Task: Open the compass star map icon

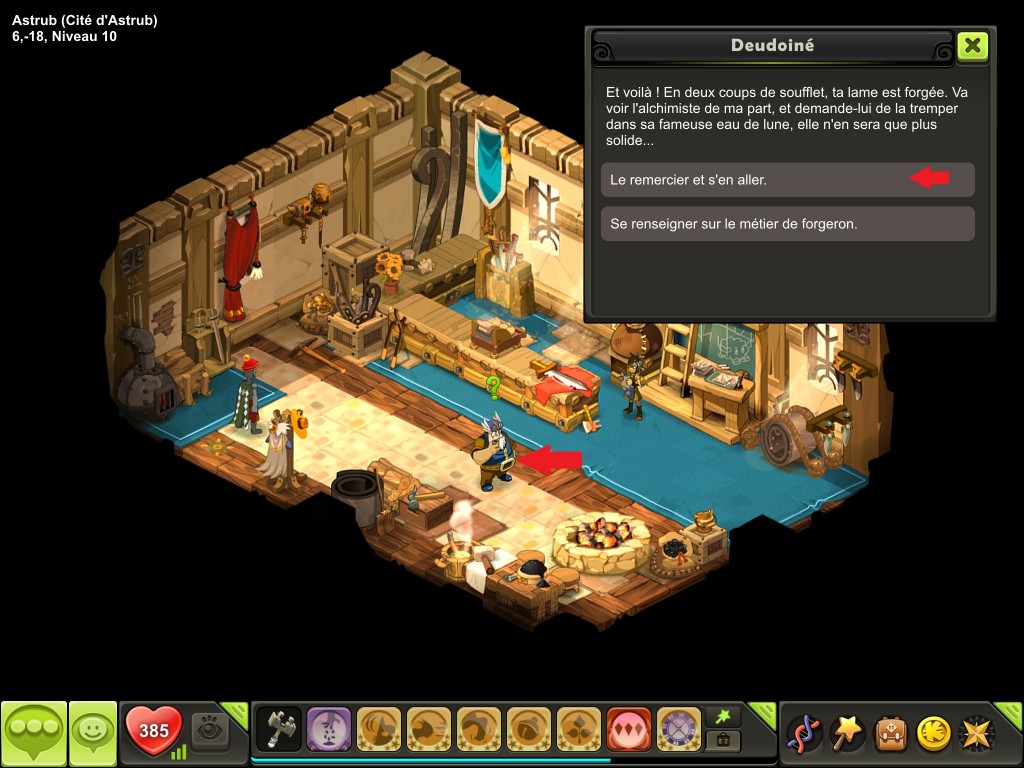Action: 975,733
